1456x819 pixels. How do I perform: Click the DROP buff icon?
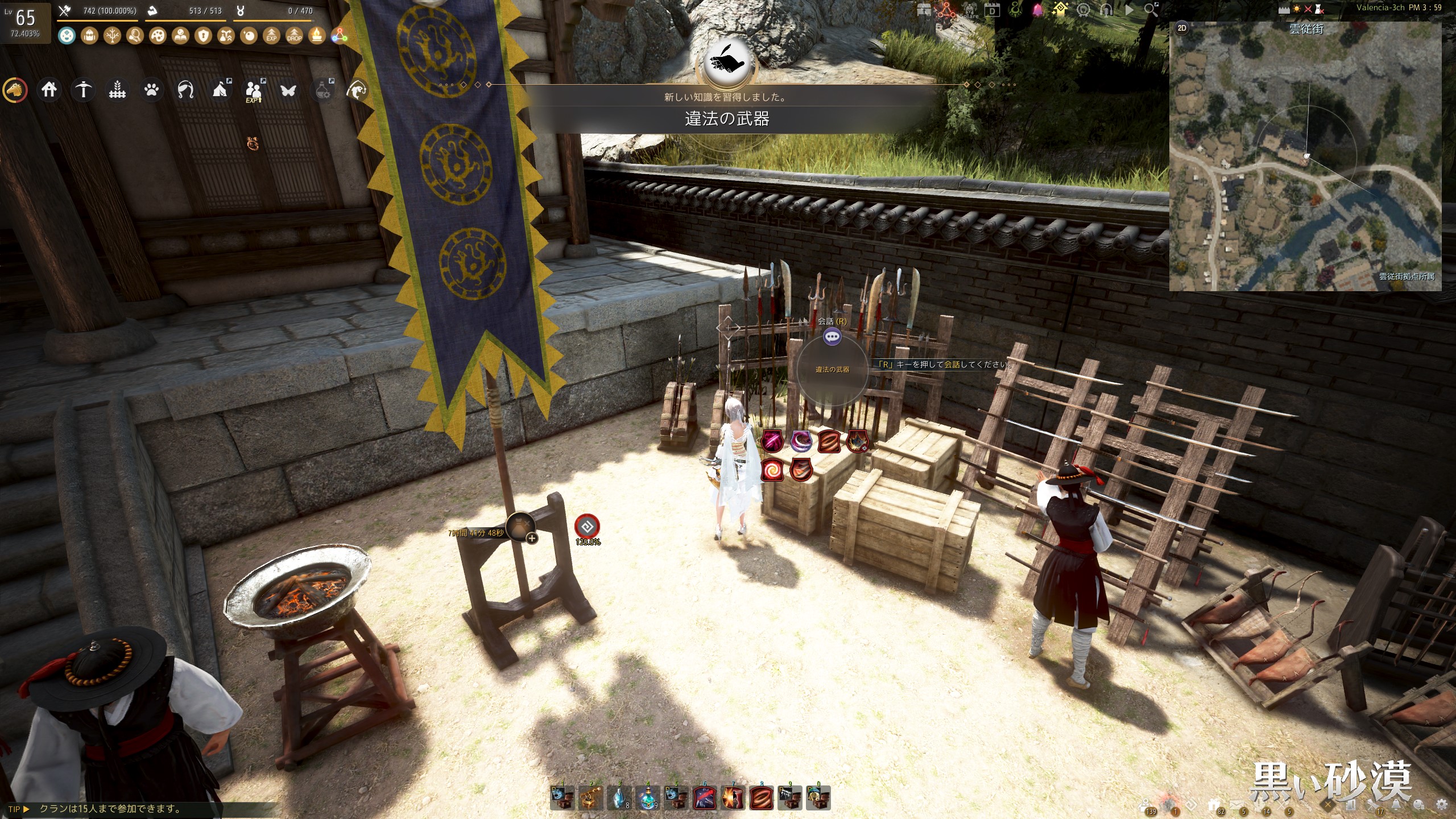[x=294, y=36]
